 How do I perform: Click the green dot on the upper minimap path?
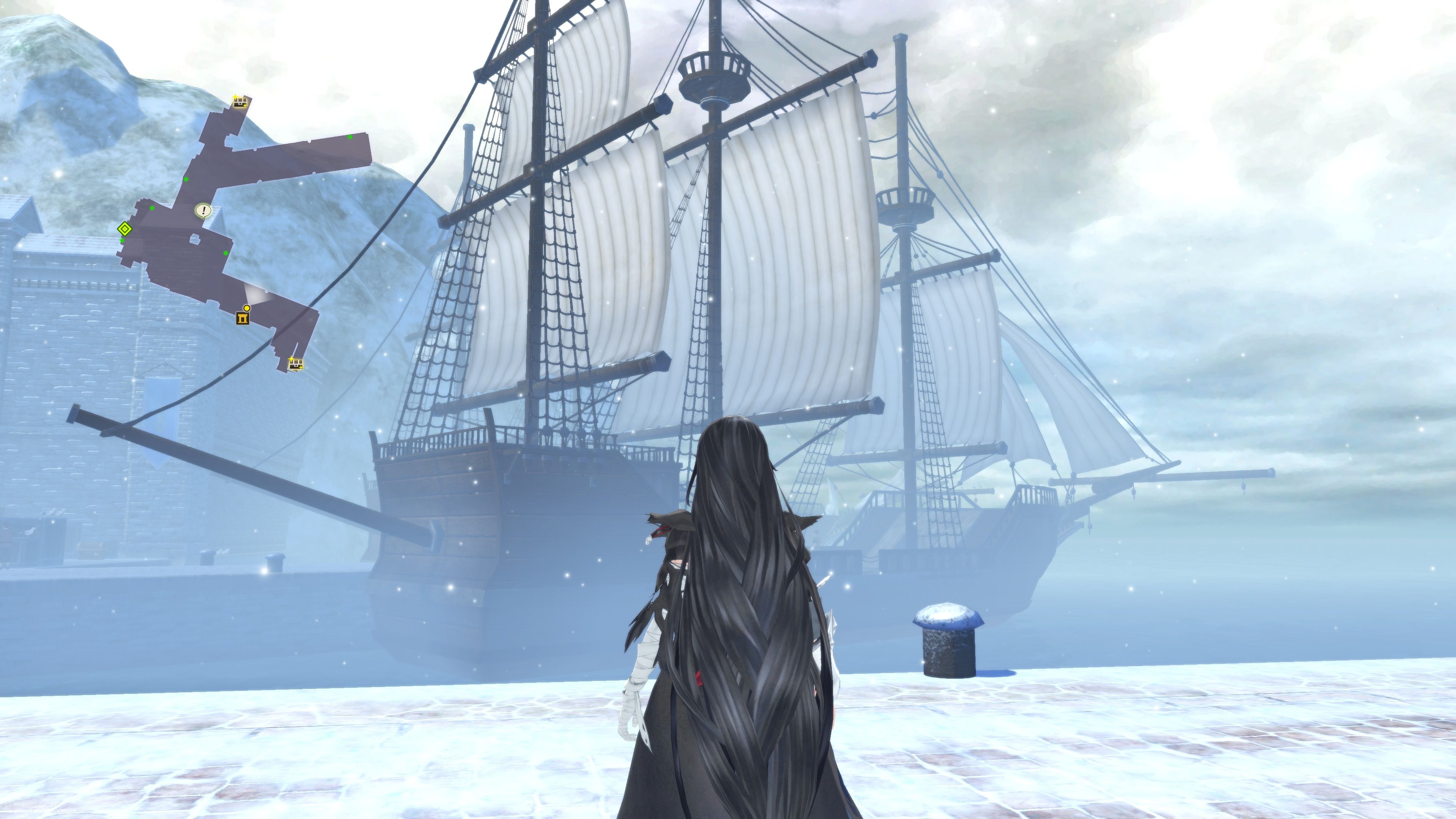pyautogui.click(x=186, y=179)
